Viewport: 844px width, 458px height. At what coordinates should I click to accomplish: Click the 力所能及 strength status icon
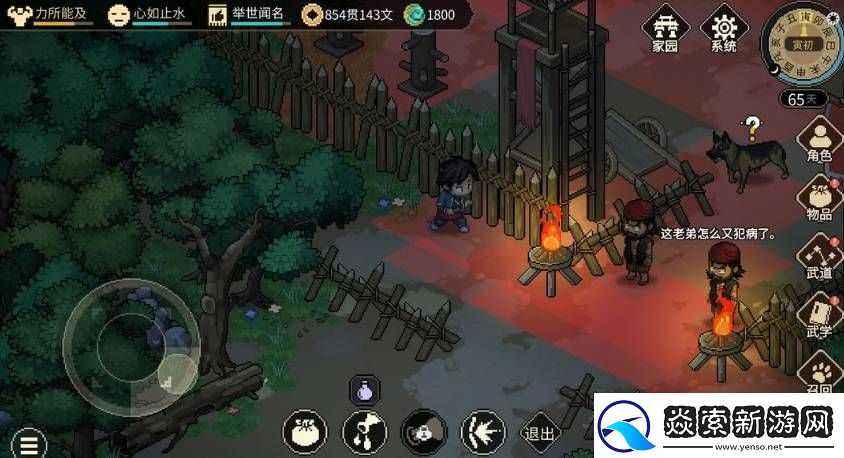(x=19, y=14)
